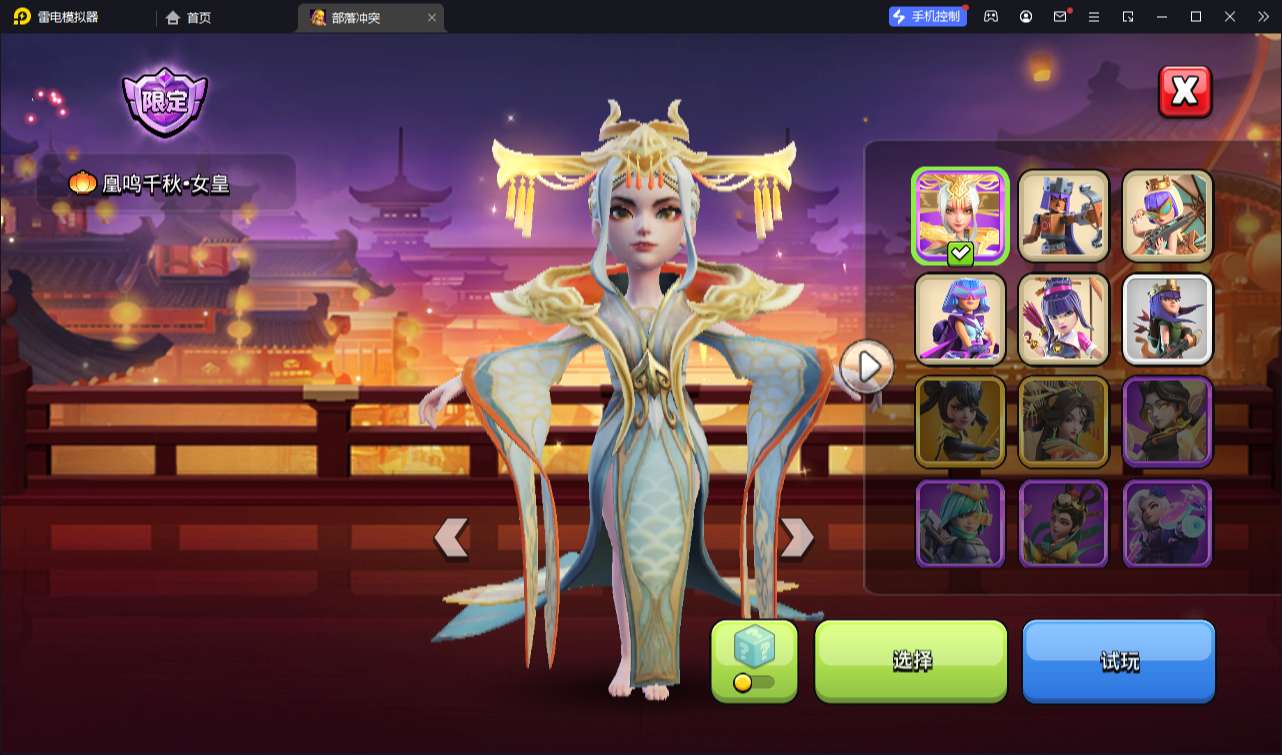Open the 限定 limited badge
Viewport: 1282px width, 755px height.
(164, 102)
